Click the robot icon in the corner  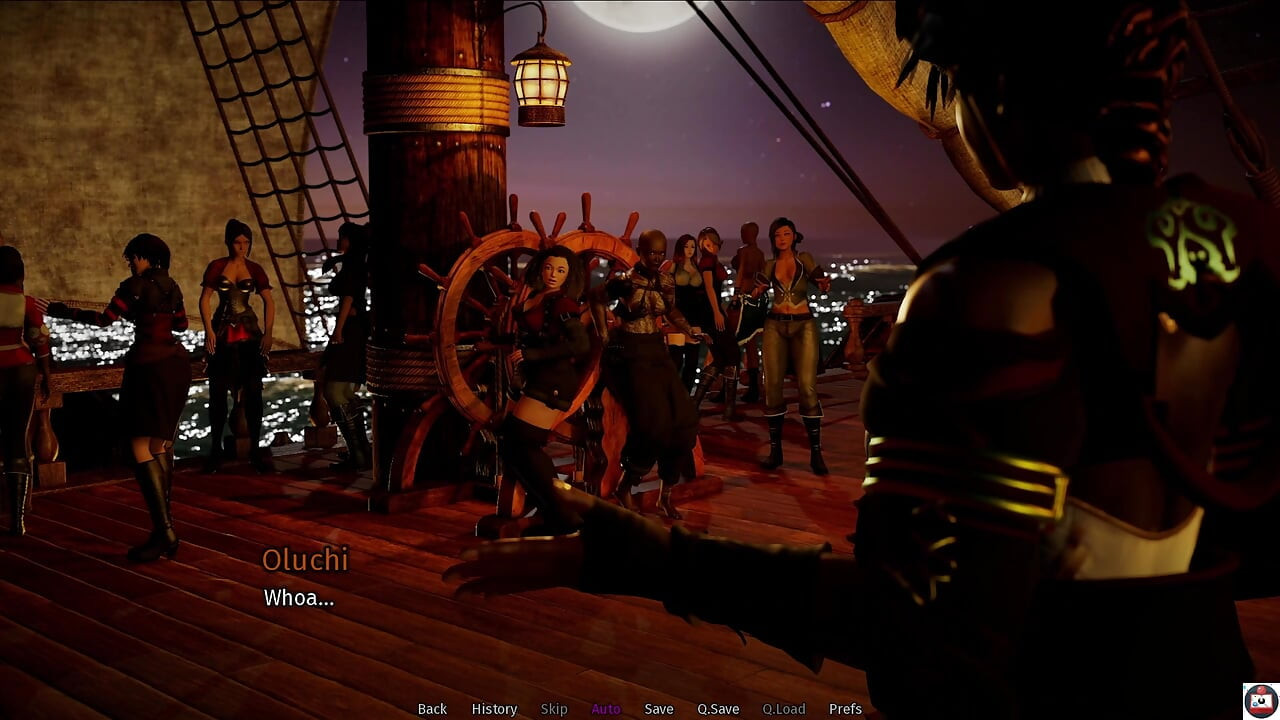tap(1260, 700)
